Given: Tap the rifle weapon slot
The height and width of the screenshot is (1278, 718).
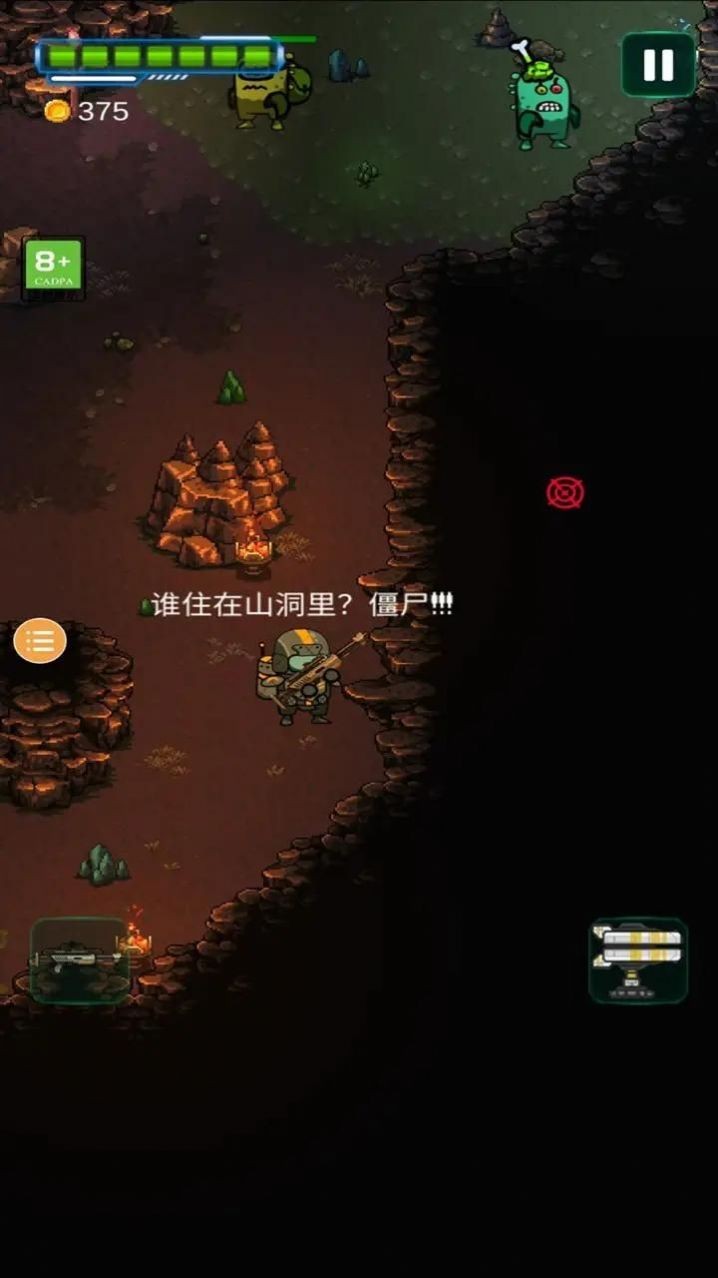Looking at the screenshot, I should pos(79,960).
